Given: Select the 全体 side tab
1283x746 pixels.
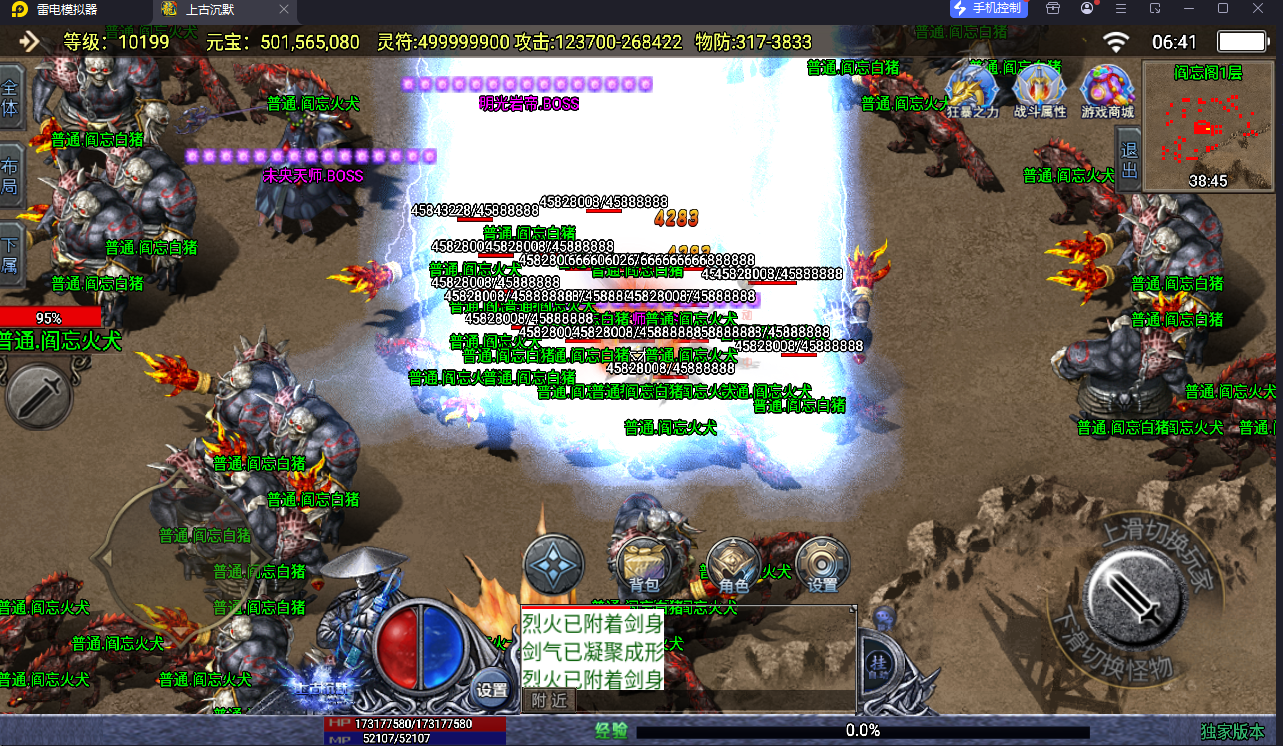Looking at the screenshot, I should pos(10,98).
